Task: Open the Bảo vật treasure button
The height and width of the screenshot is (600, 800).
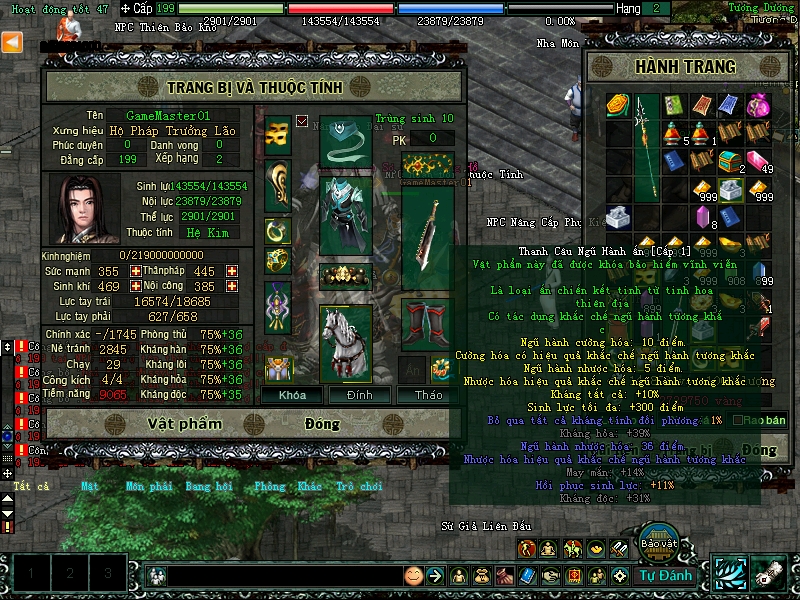Action: click(x=659, y=541)
